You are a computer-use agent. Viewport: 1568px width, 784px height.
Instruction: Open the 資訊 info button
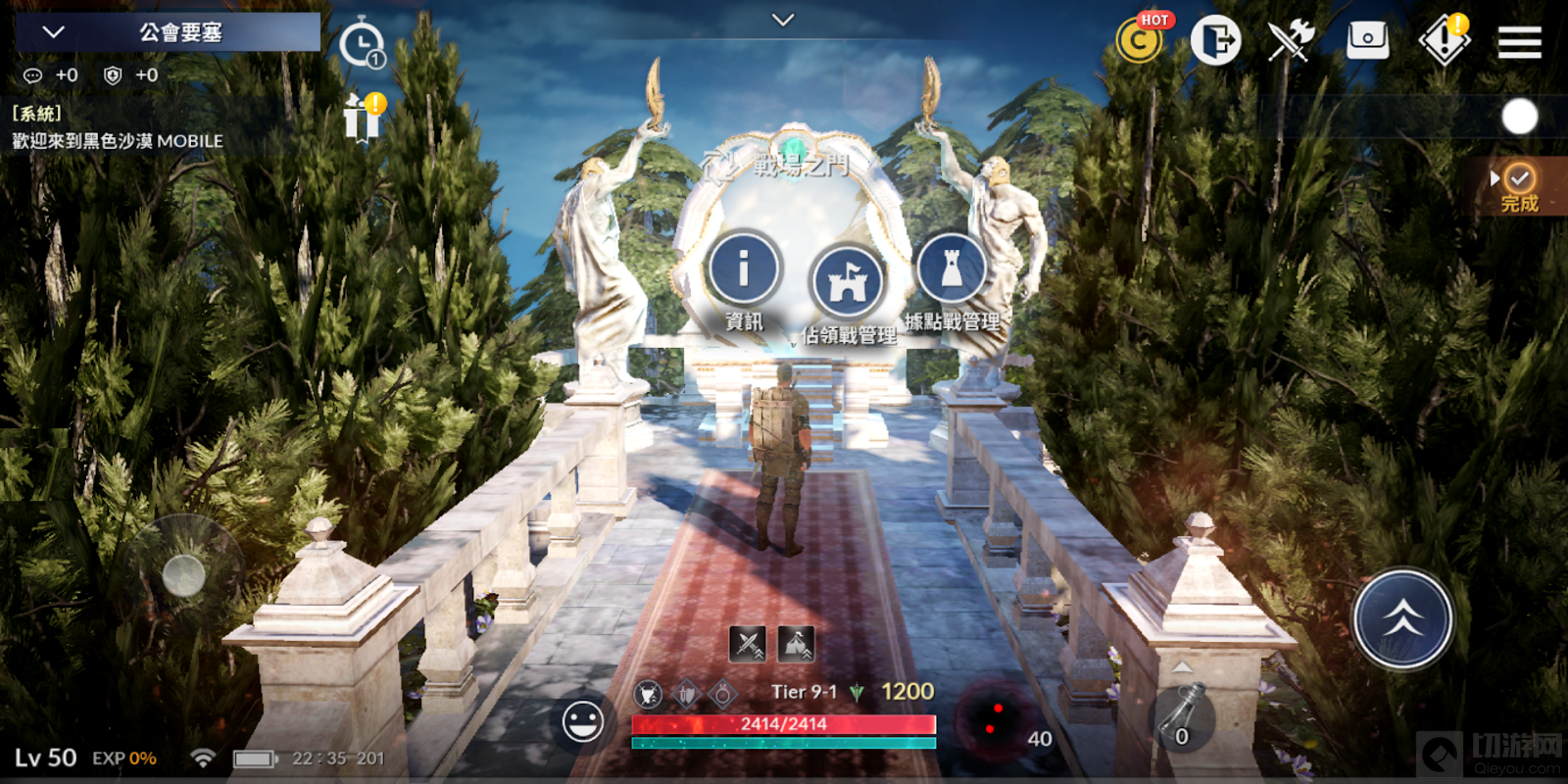tap(744, 268)
